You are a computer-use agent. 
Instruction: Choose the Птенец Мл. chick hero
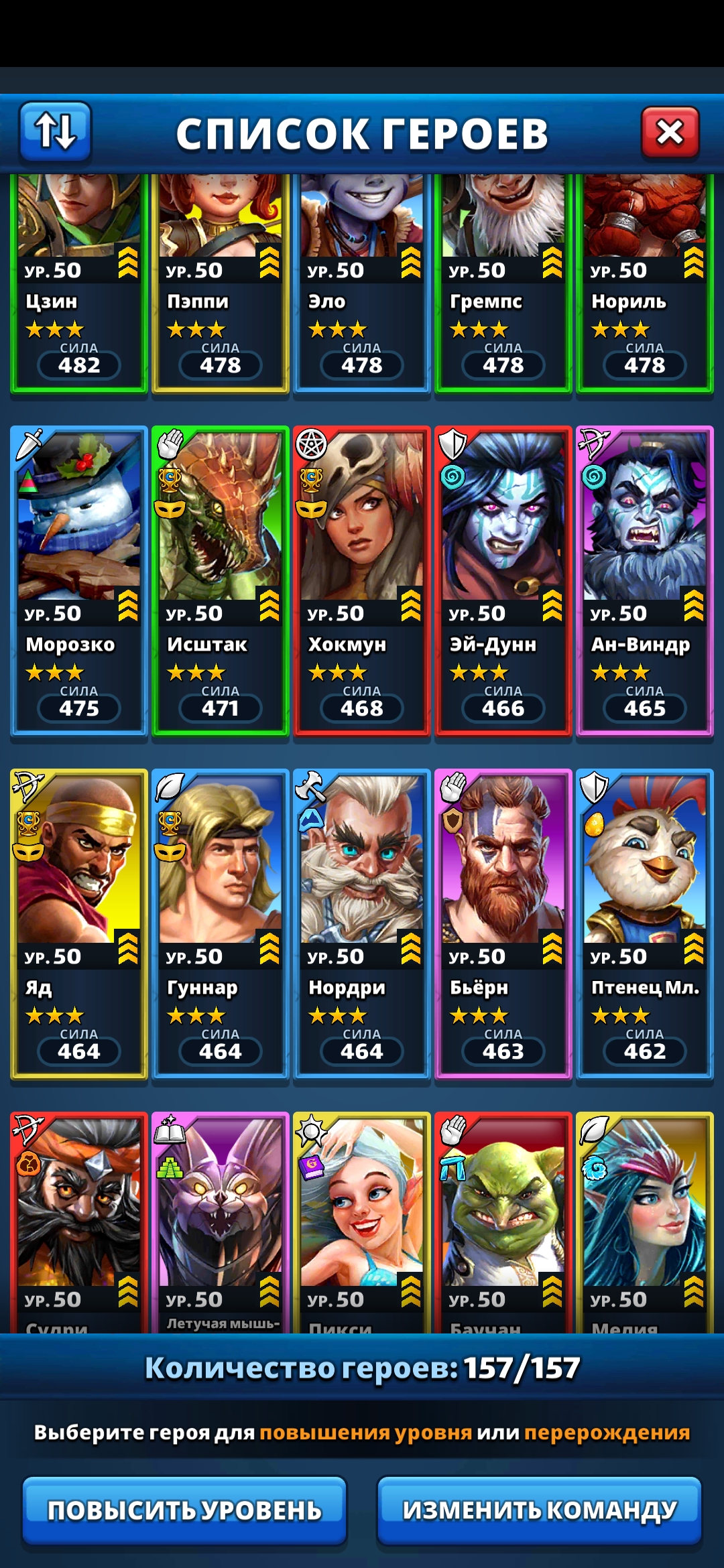(645, 923)
